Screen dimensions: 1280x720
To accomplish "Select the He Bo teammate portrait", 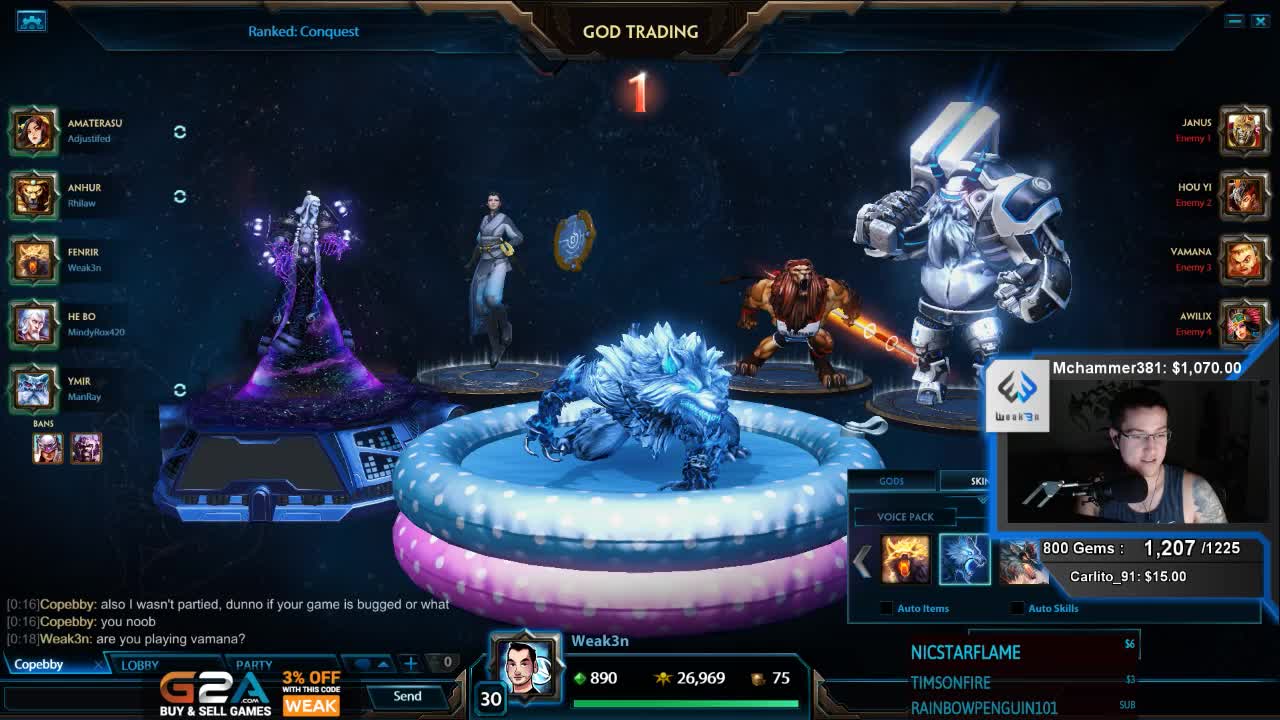I will [x=34, y=324].
